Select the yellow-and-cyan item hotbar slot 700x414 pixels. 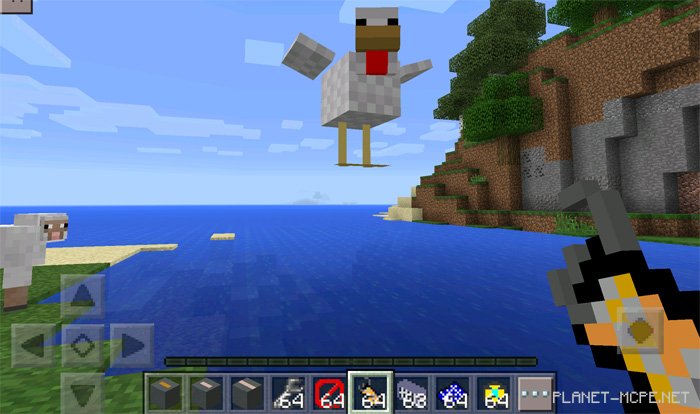493,392
